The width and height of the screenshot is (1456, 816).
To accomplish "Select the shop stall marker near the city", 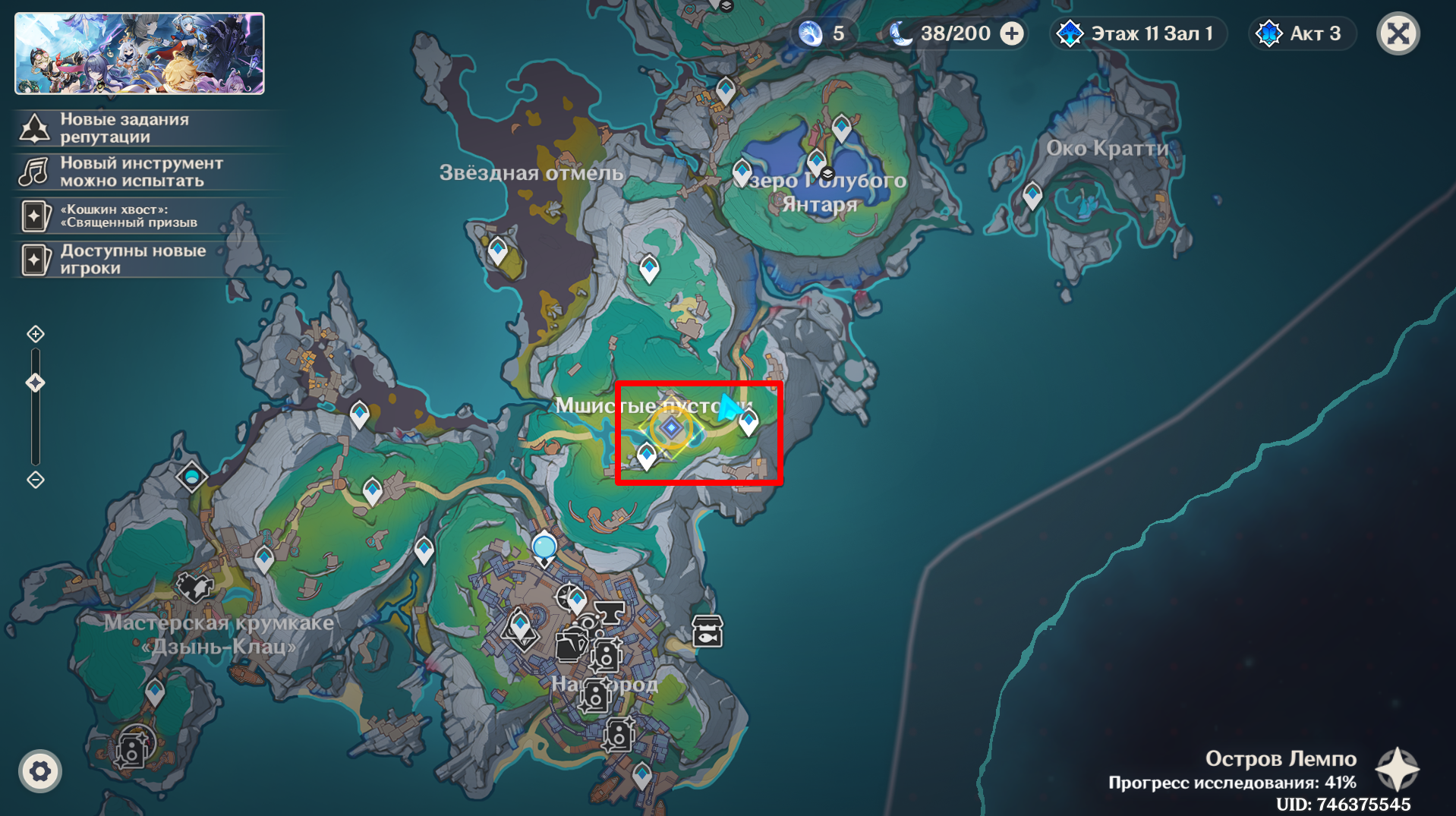I will click(x=707, y=632).
